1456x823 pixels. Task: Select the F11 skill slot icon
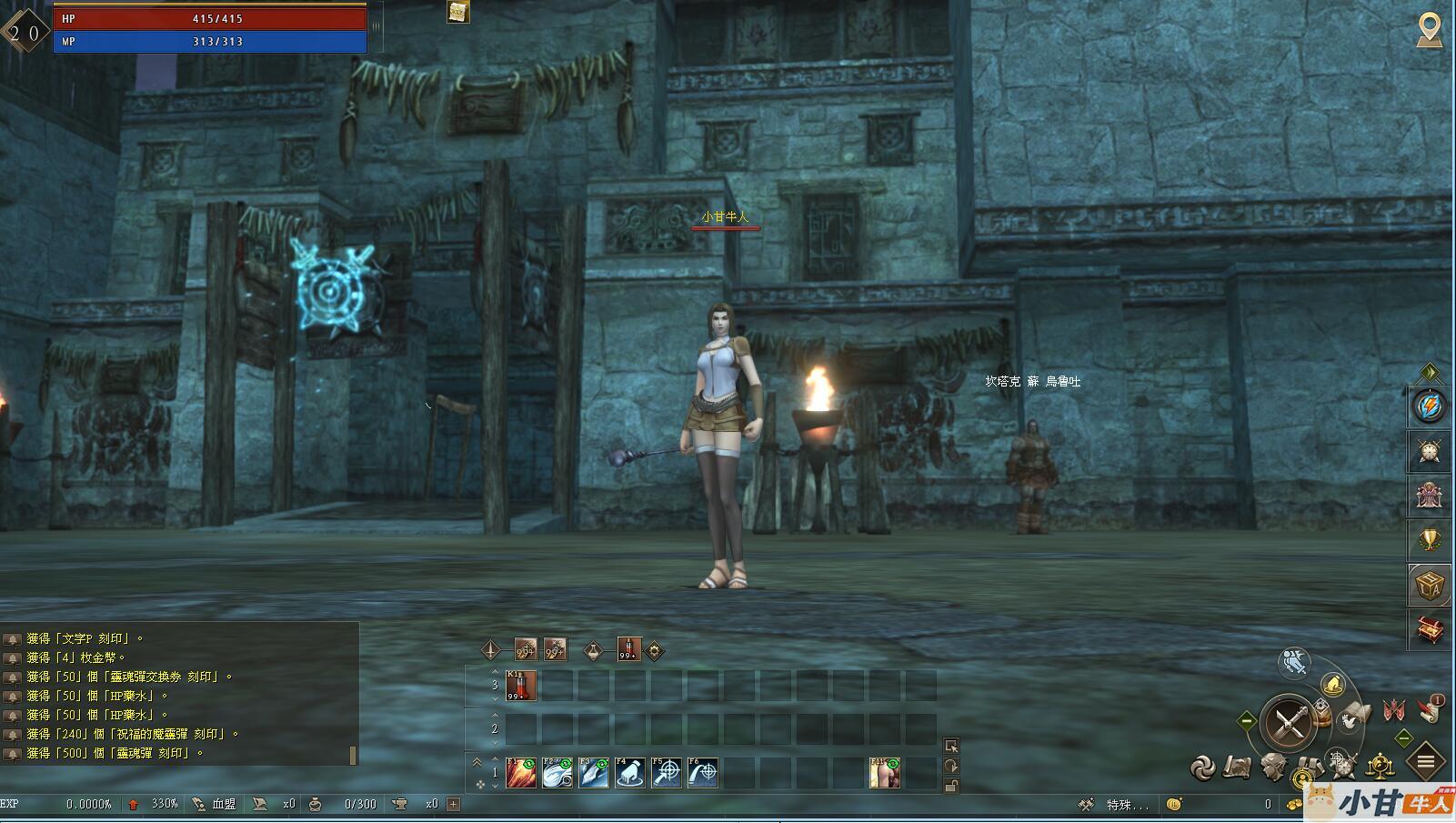(x=885, y=773)
